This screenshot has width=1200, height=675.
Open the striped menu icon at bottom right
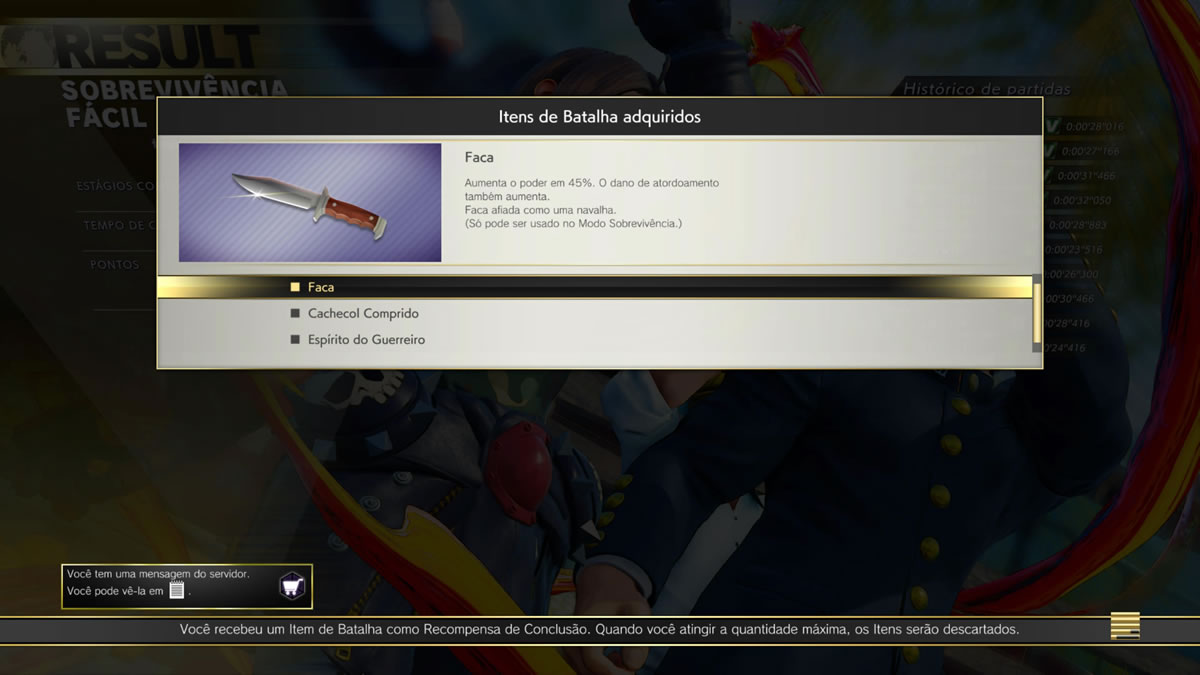pos(1125,627)
